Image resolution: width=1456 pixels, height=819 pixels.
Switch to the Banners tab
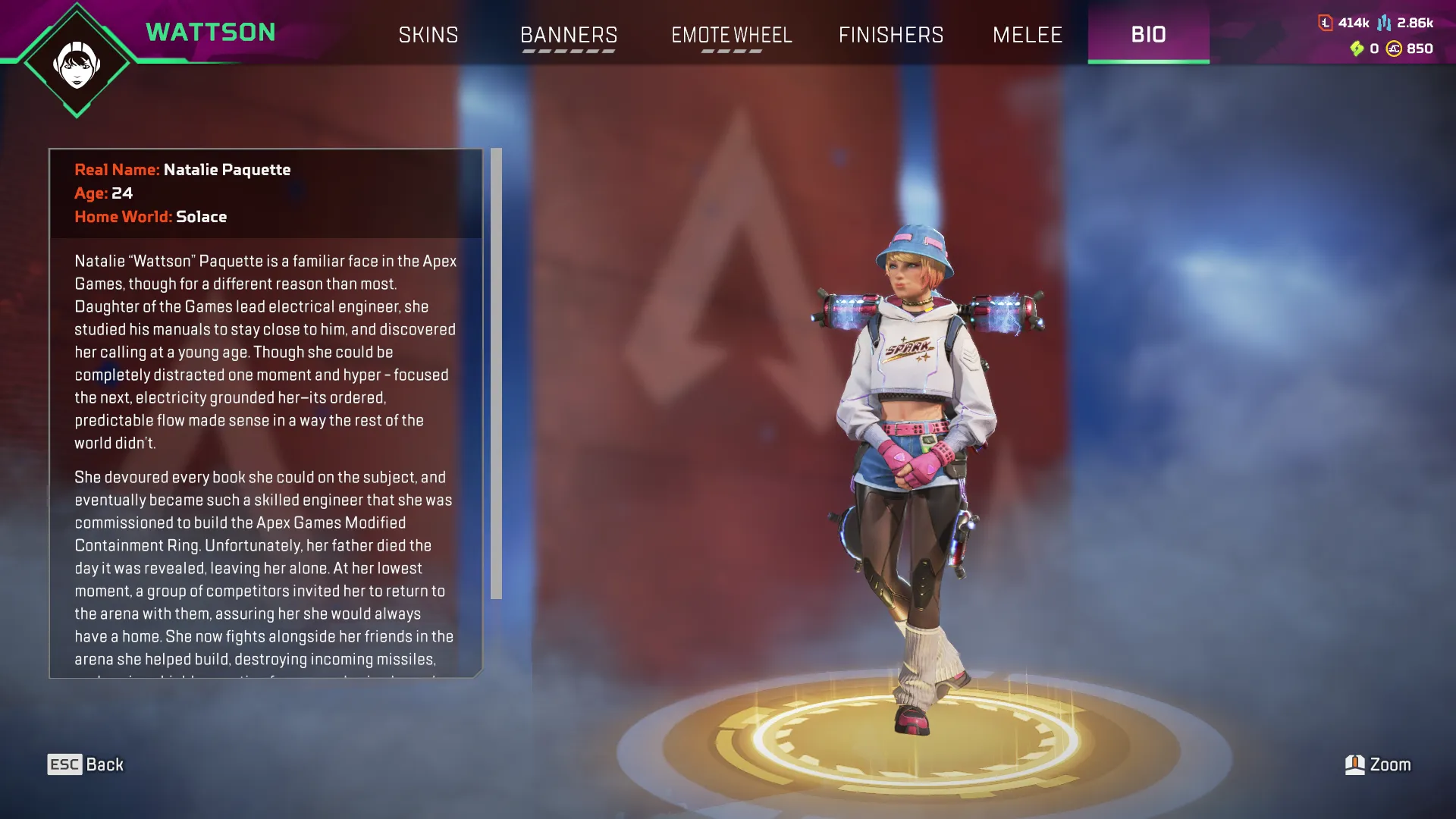pyautogui.click(x=569, y=35)
